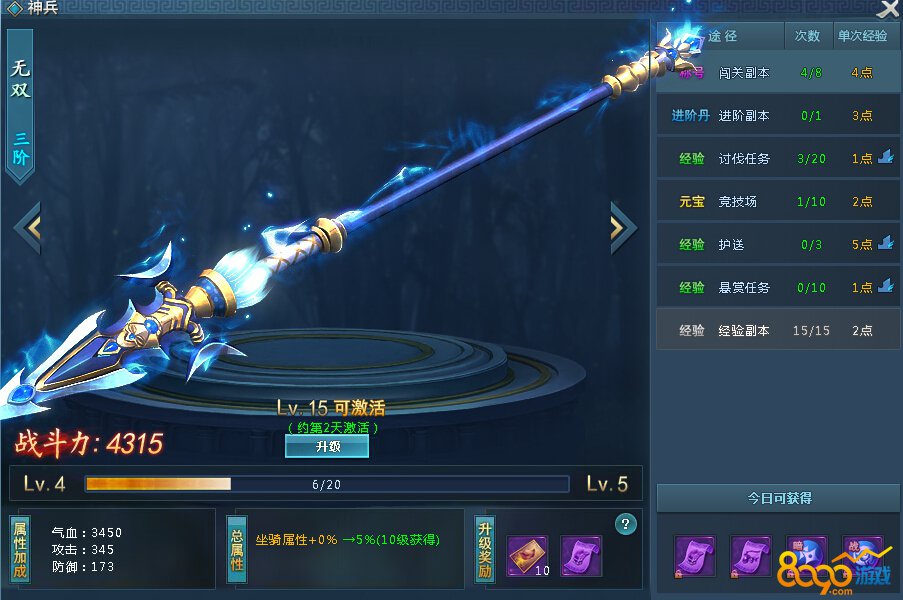Select the 进阶副本 row

777,115
